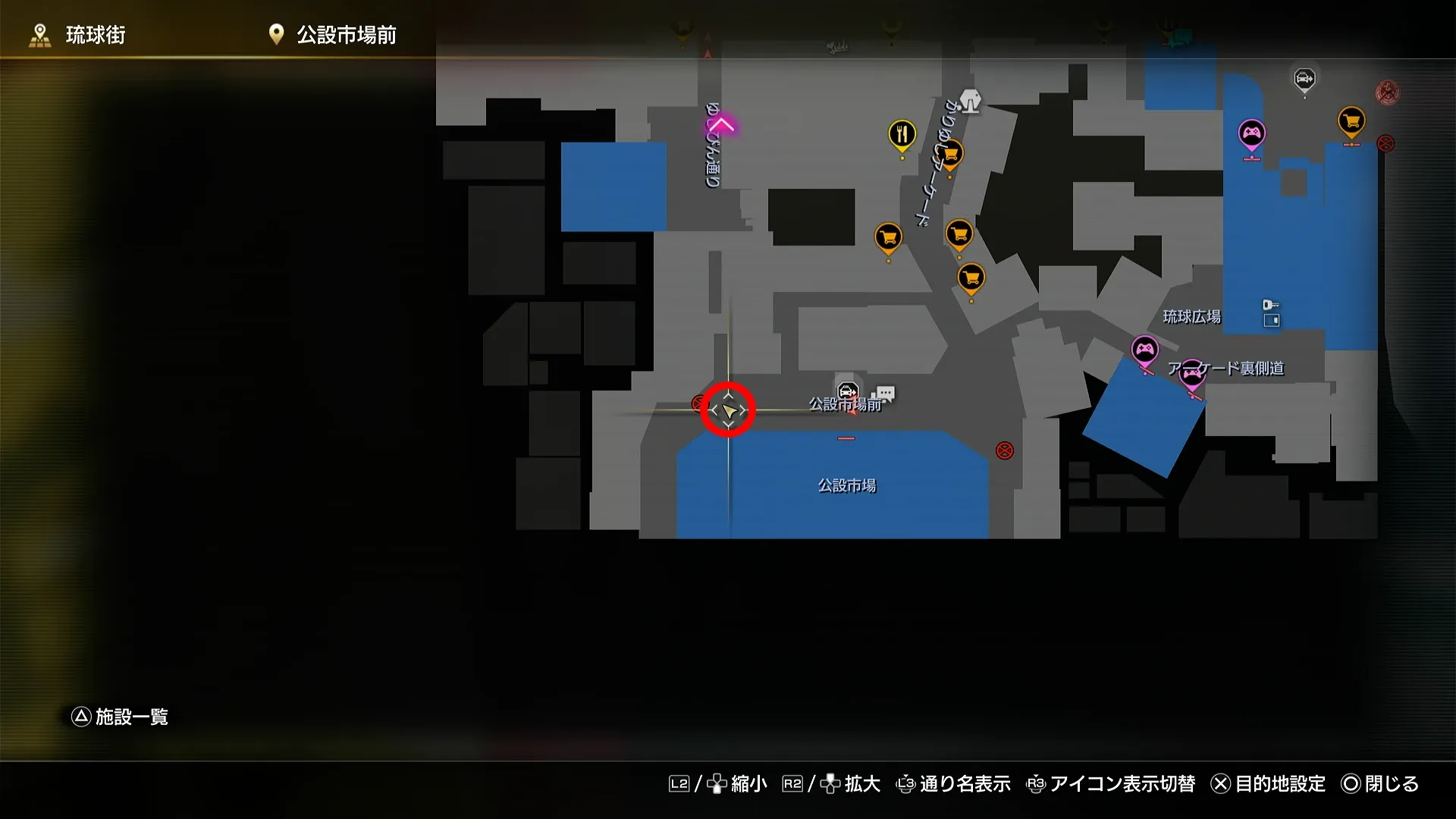Click the 琉球街 area title tab
The image size is (1456, 819).
(x=97, y=34)
